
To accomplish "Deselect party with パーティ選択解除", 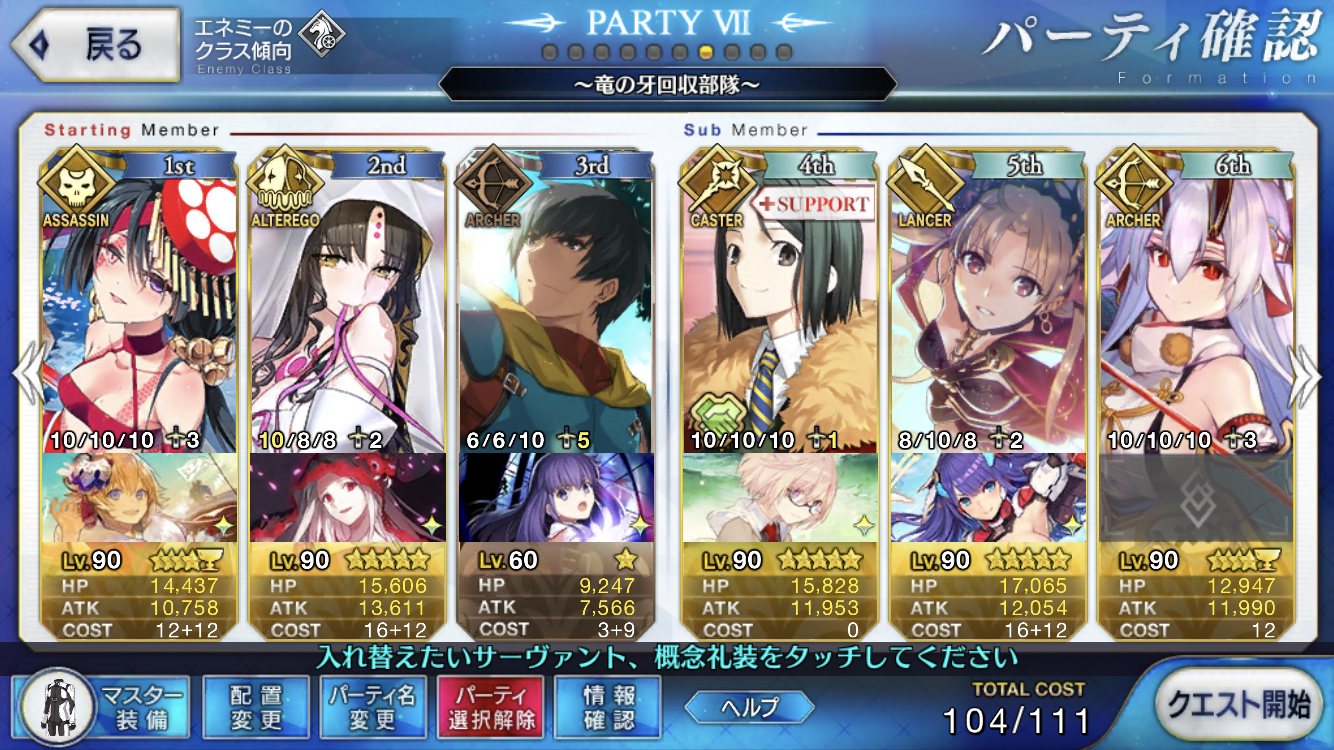I will pyautogui.click(x=489, y=707).
